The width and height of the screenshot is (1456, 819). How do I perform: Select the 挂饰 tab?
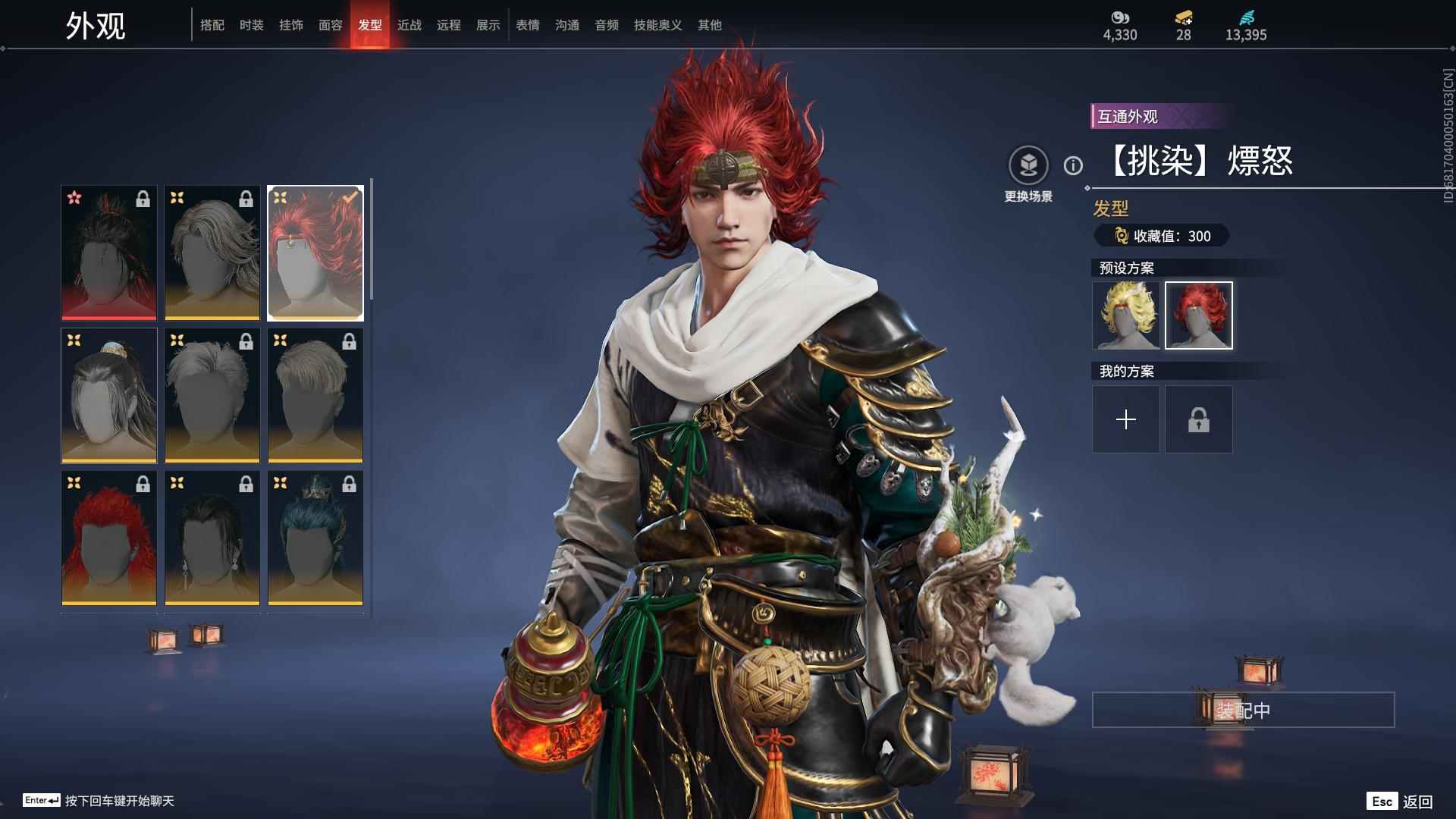point(291,25)
